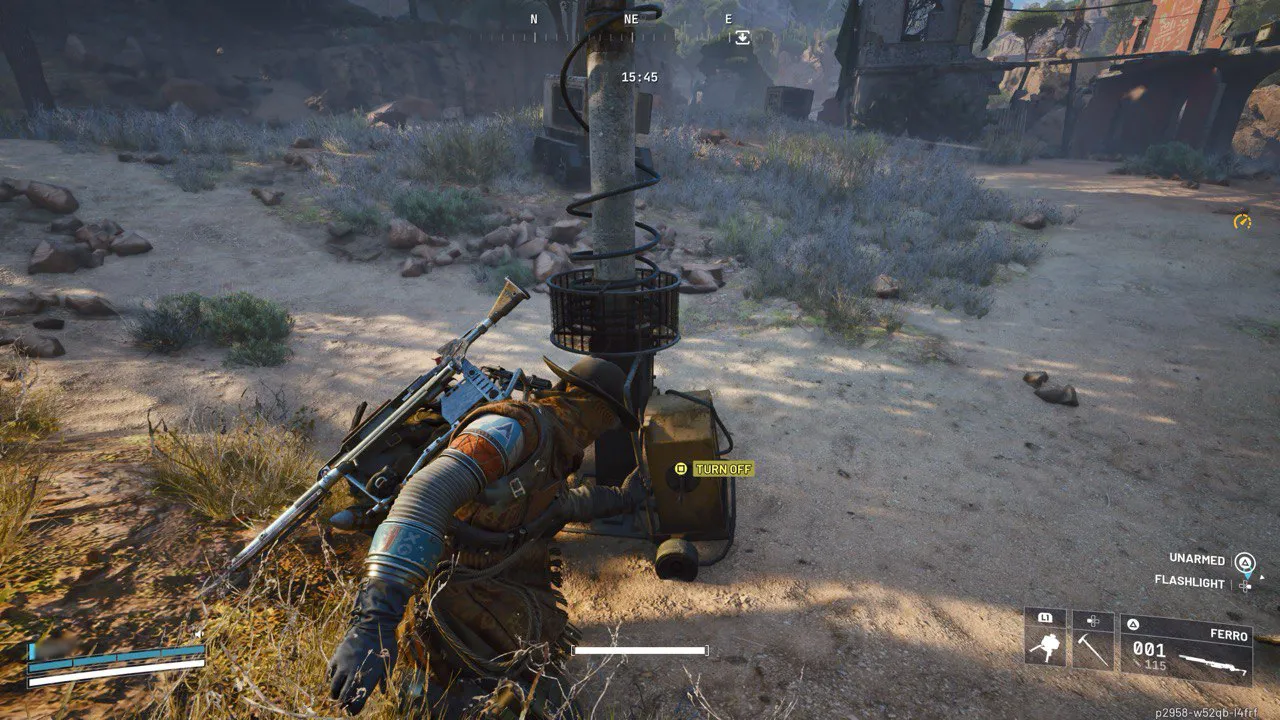Viewport: 1280px width, 720px height.
Task: Select the Unarmed weapon option
Action: (x=1197, y=558)
